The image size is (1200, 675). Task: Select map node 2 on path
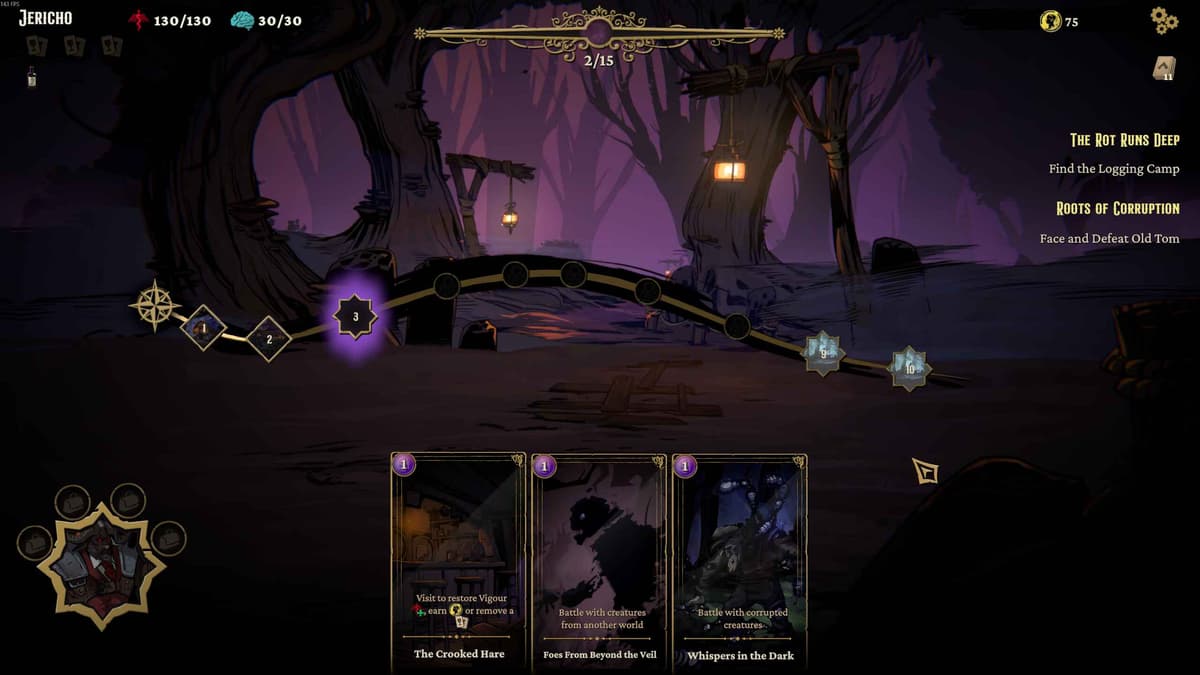pyautogui.click(x=268, y=339)
